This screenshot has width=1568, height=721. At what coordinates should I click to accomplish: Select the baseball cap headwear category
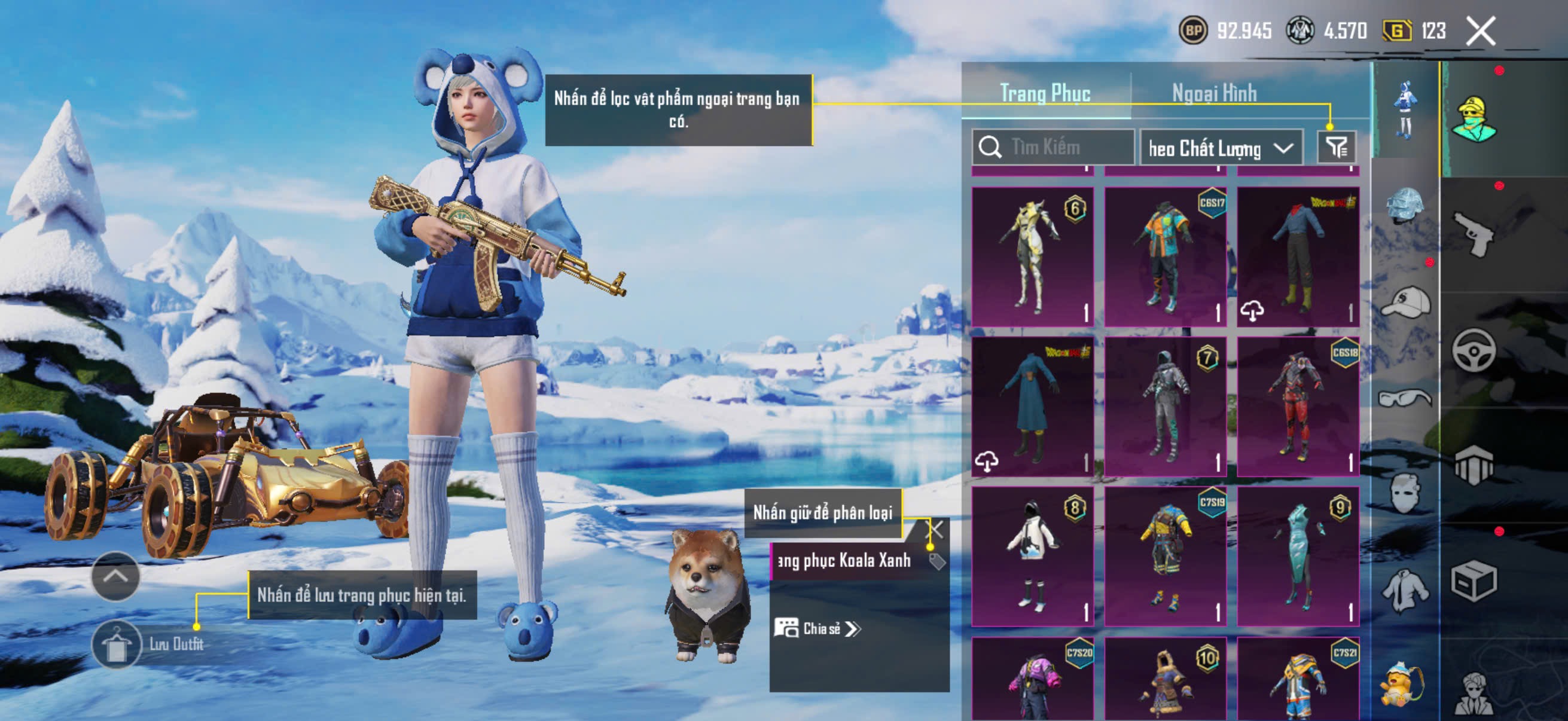[1405, 302]
